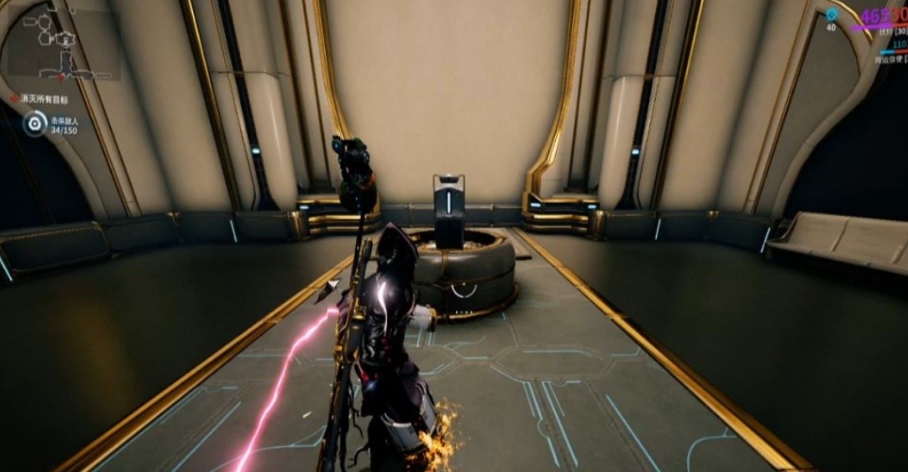Click the blue buff icon showing 40

click(x=831, y=15)
